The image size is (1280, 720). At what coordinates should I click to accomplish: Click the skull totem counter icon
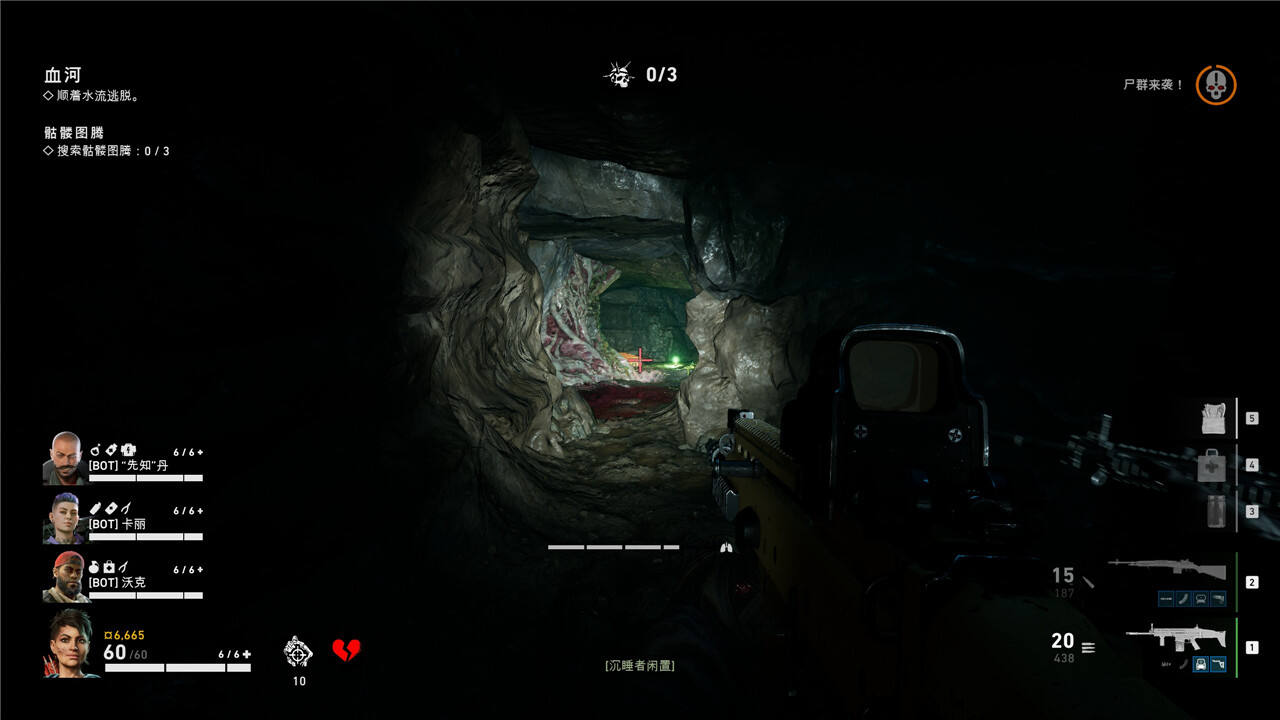click(x=619, y=74)
